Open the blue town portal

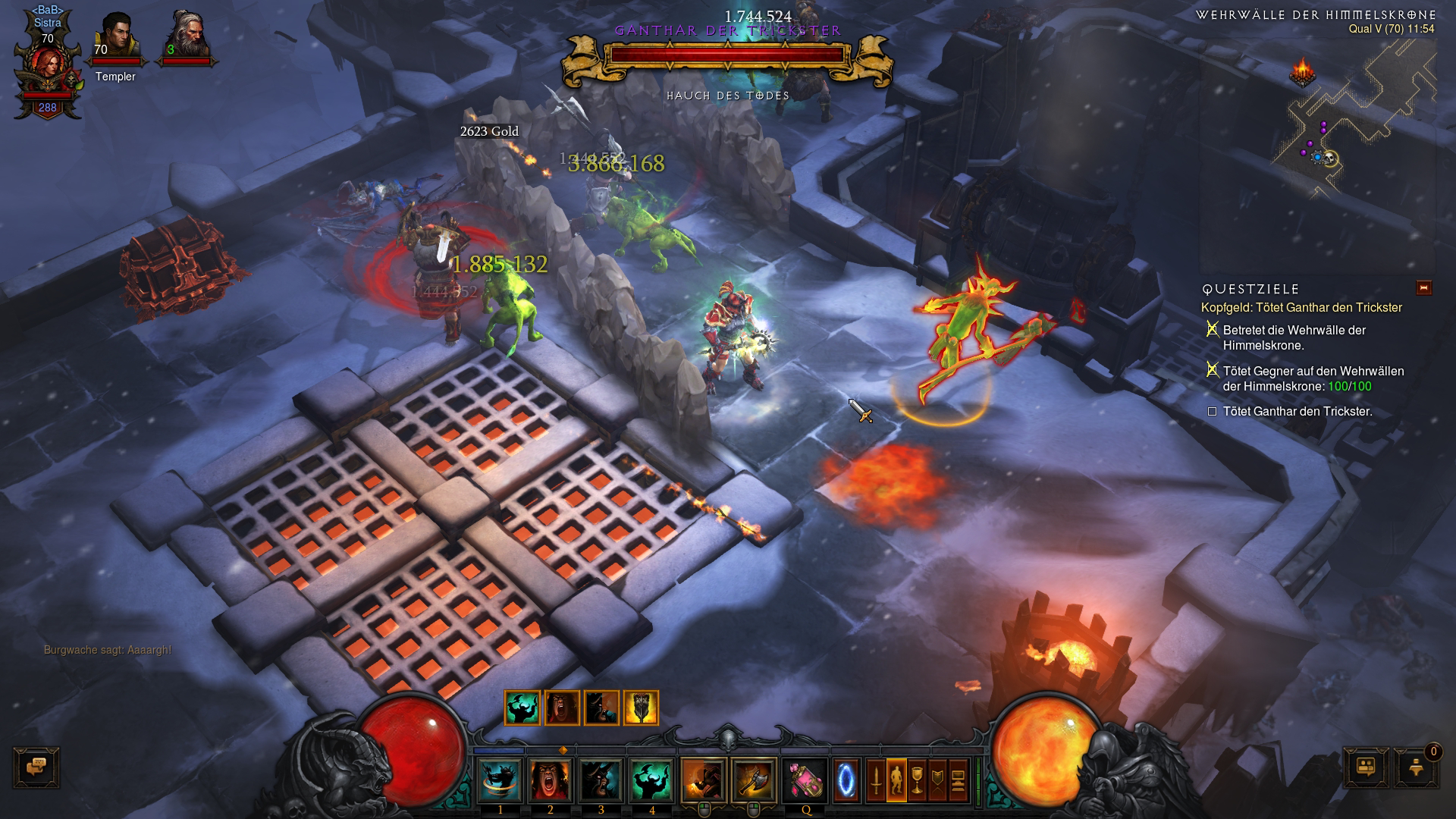click(847, 780)
